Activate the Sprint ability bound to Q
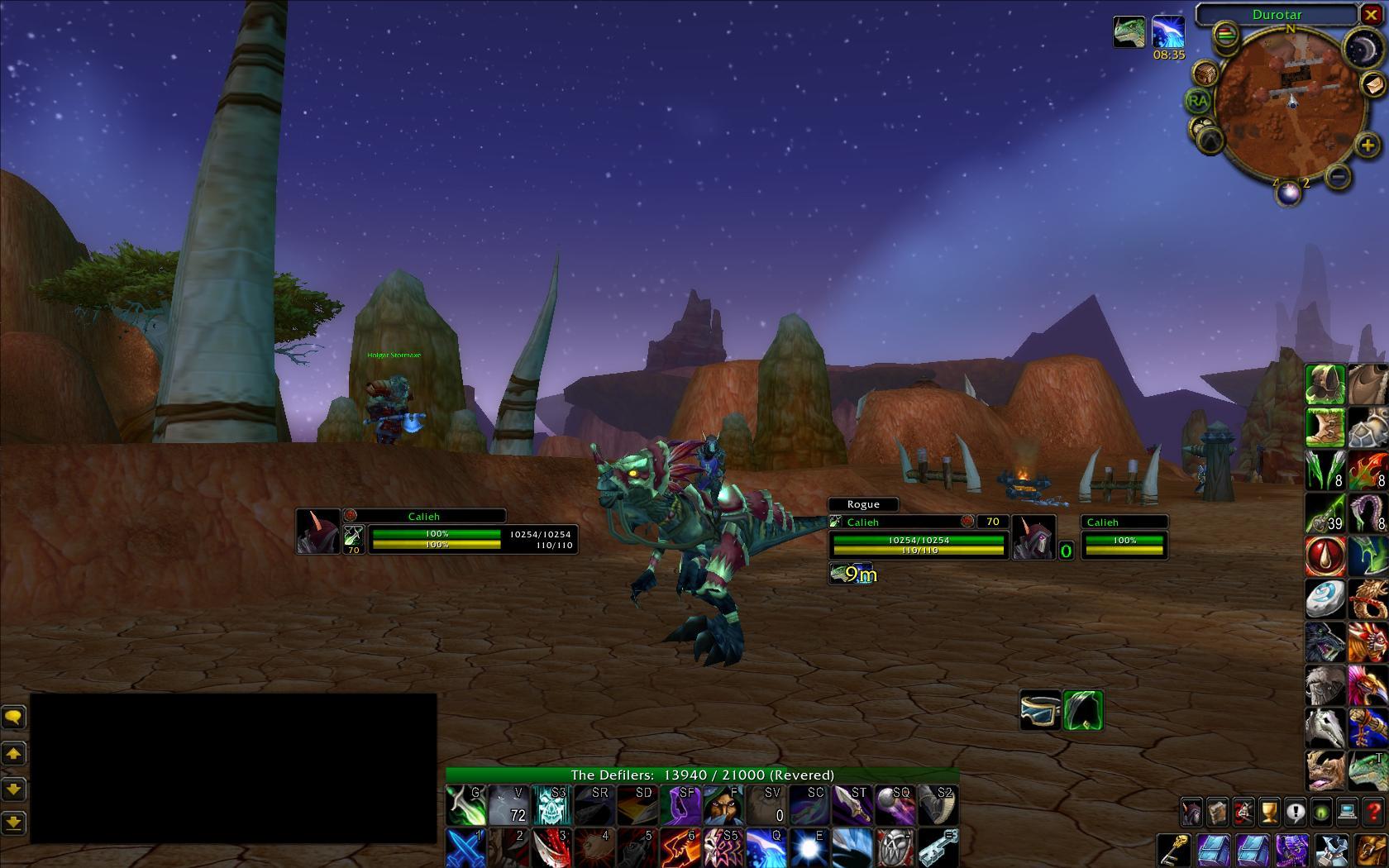Screen dimensions: 1389x868 coord(766,848)
